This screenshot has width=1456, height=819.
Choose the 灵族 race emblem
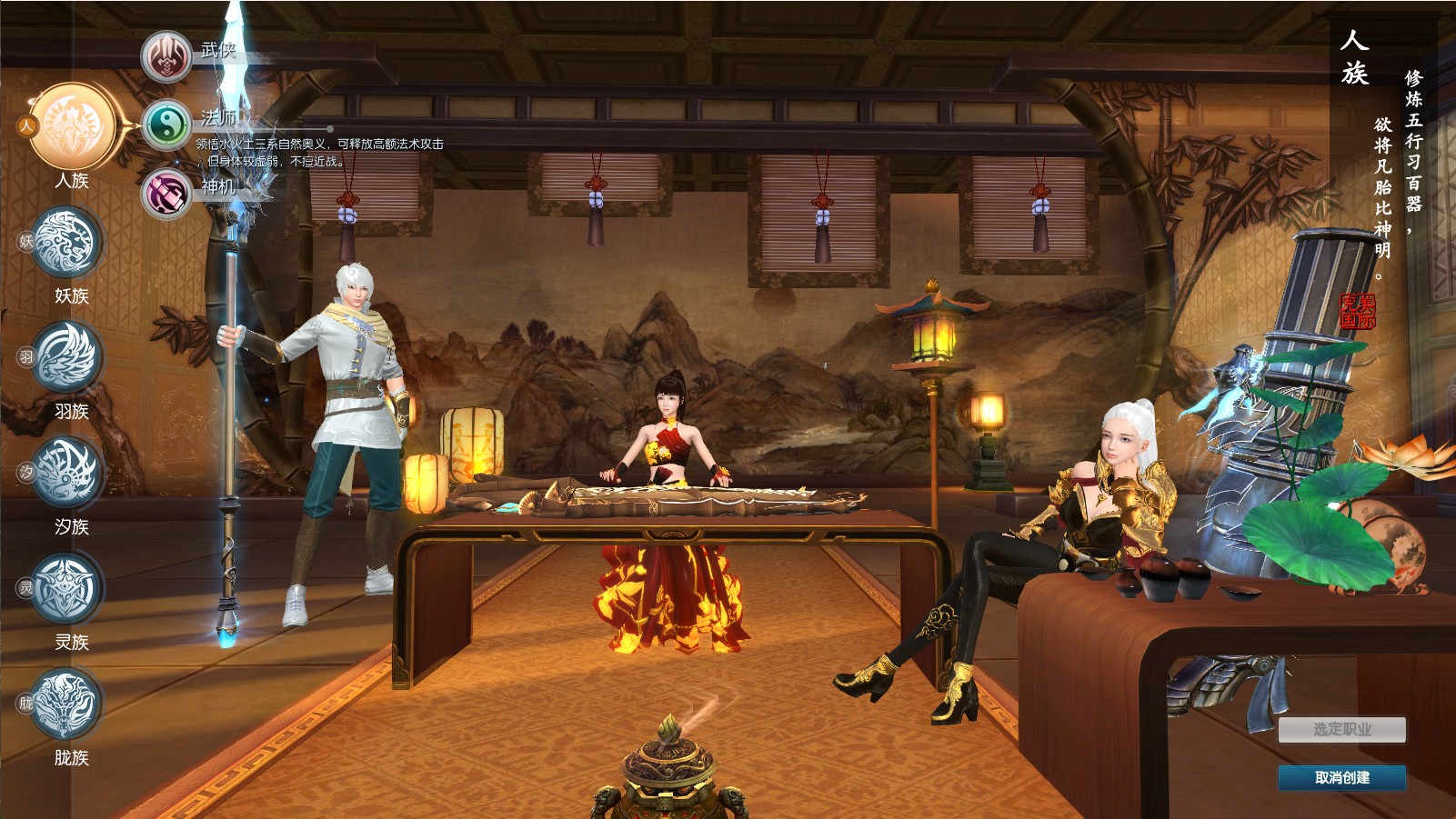coord(65,588)
